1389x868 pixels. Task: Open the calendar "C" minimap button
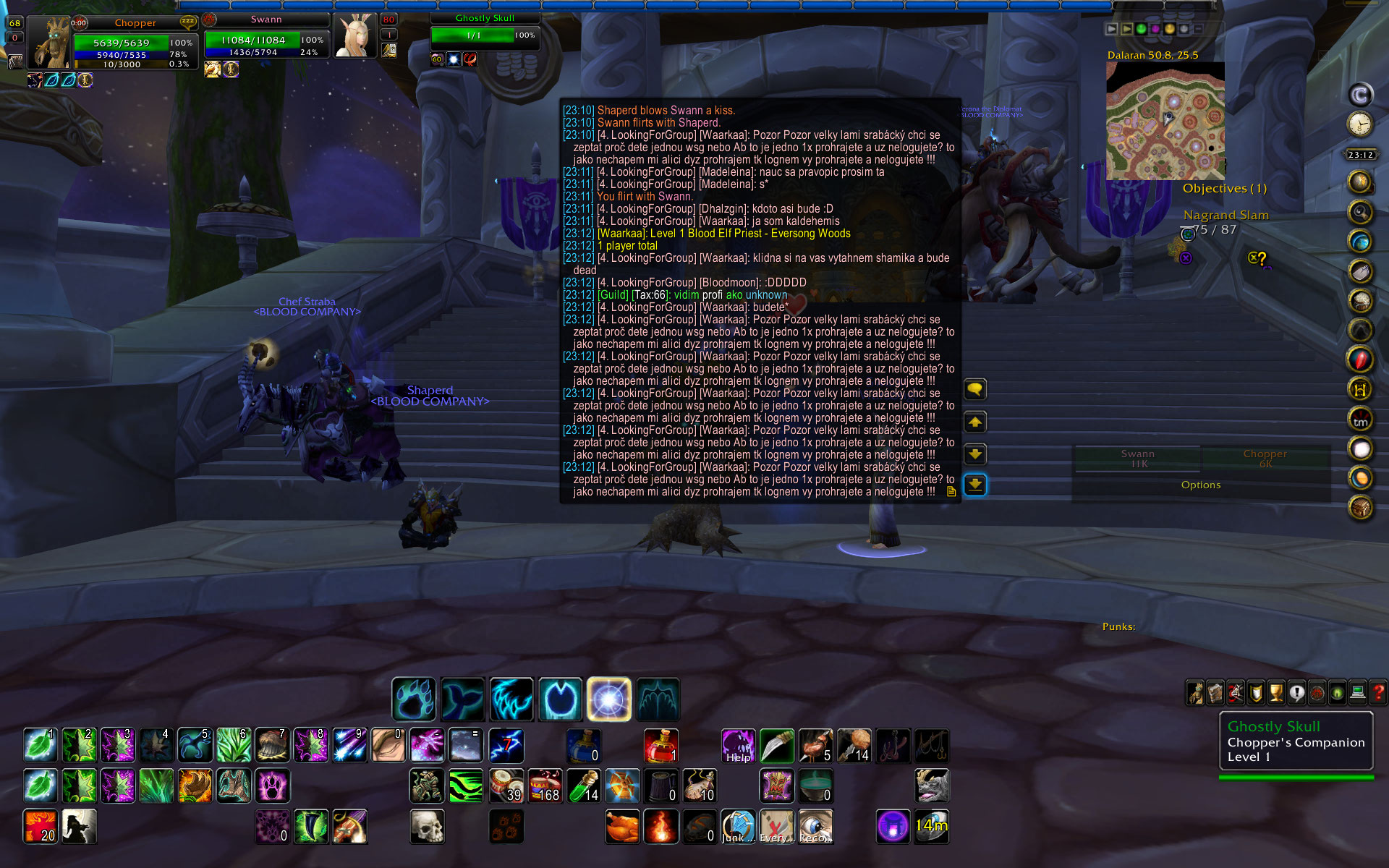[1360, 95]
